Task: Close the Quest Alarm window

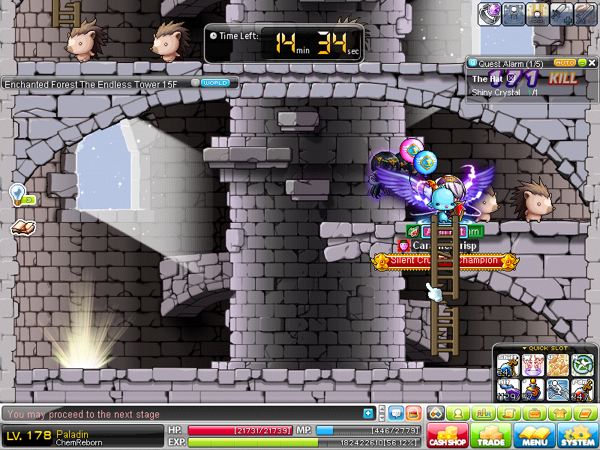Action: pyautogui.click(x=590, y=63)
